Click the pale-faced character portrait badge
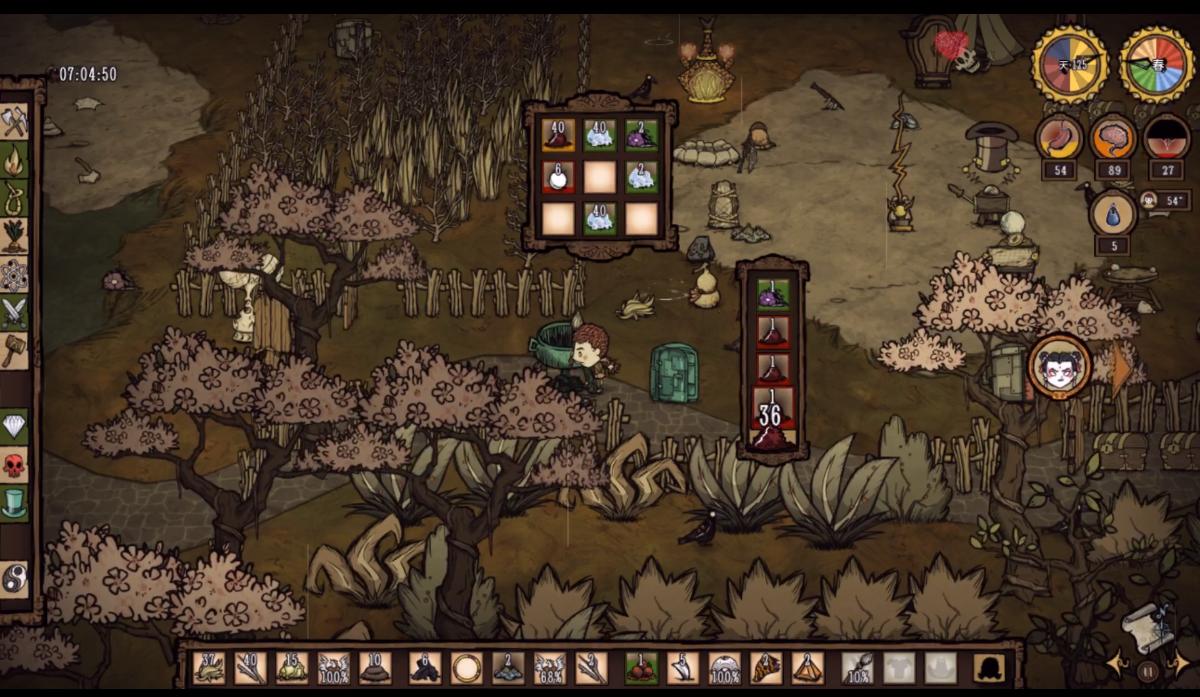 1058,368
